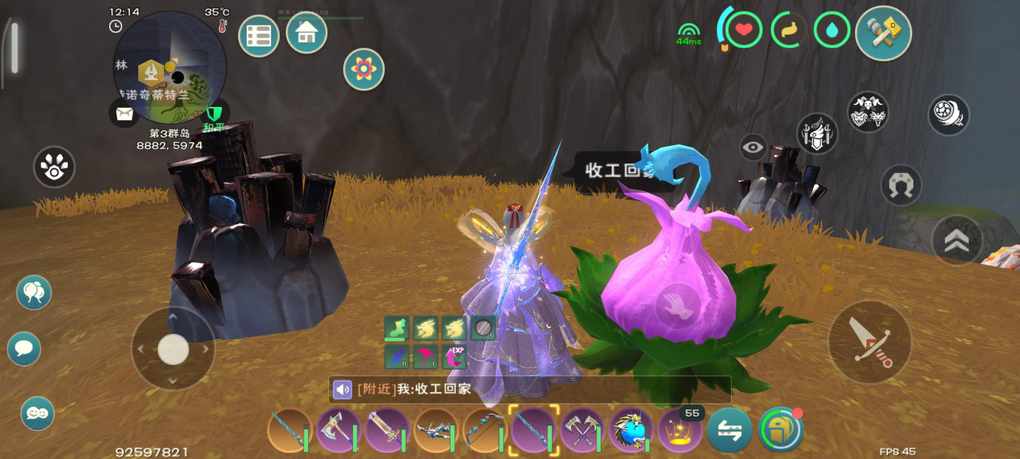This screenshot has height=459, width=1020.
Task: Select the crossed axes hotbar slot
Action: tap(581, 431)
